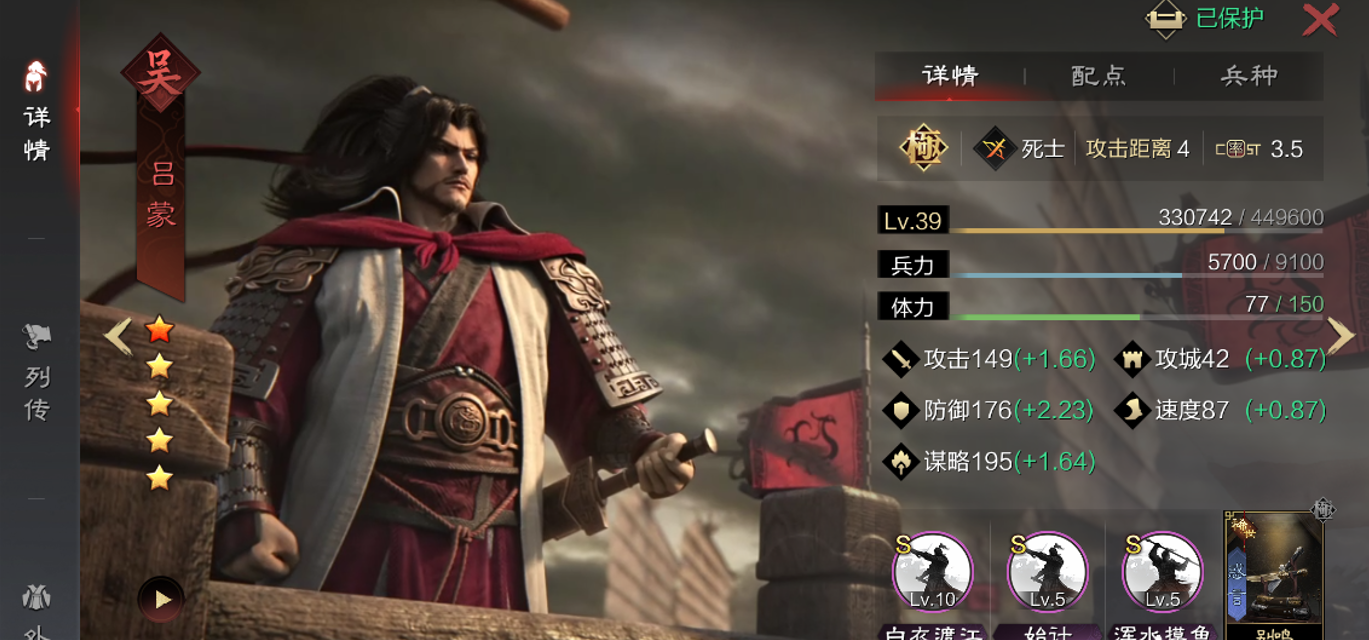Select the 详情 helmet sidebar entry
This screenshot has width=1369, height=640.
pyautogui.click(x=37, y=112)
